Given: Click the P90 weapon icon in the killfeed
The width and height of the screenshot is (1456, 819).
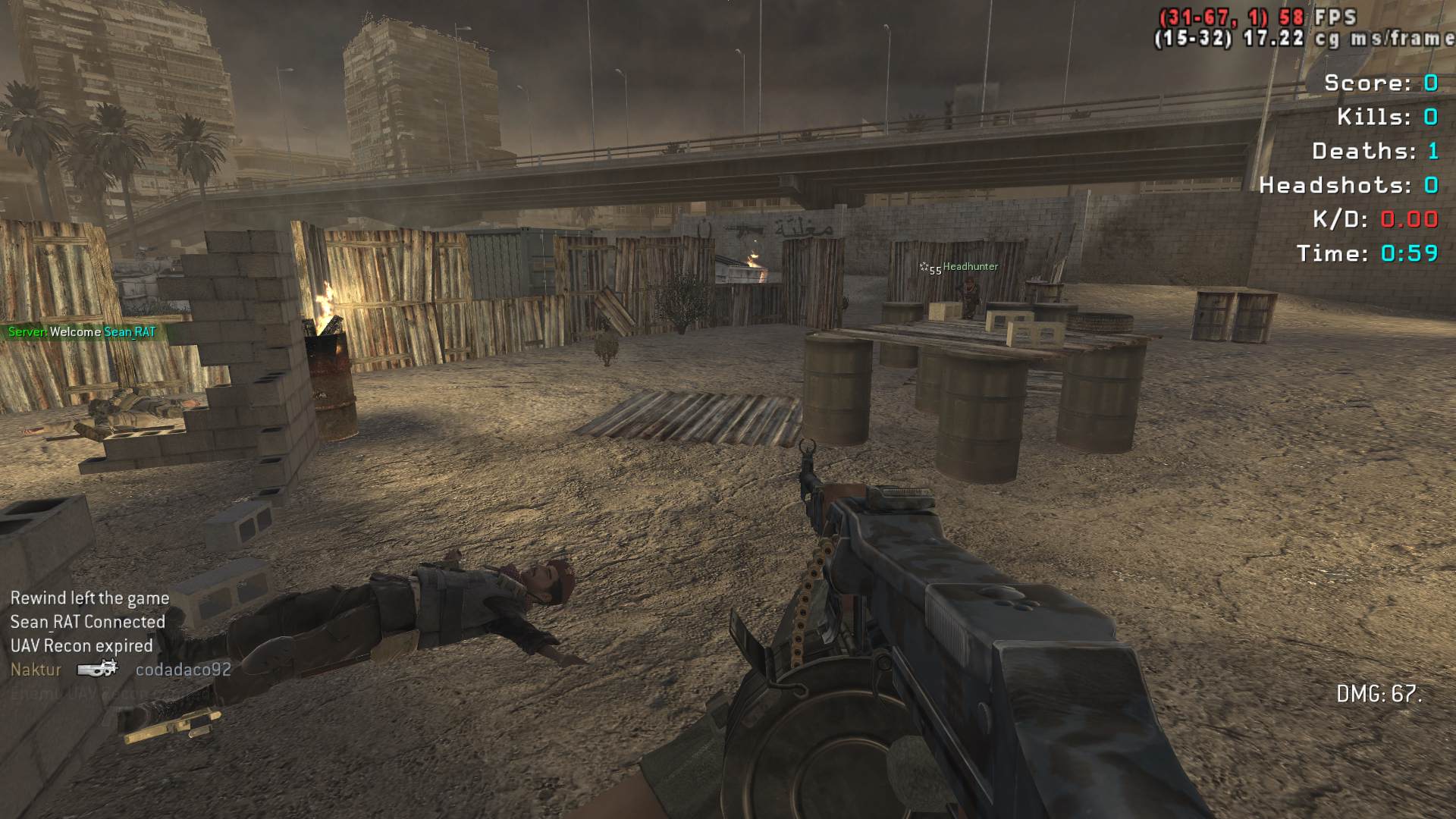Looking at the screenshot, I should [x=98, y=669].
